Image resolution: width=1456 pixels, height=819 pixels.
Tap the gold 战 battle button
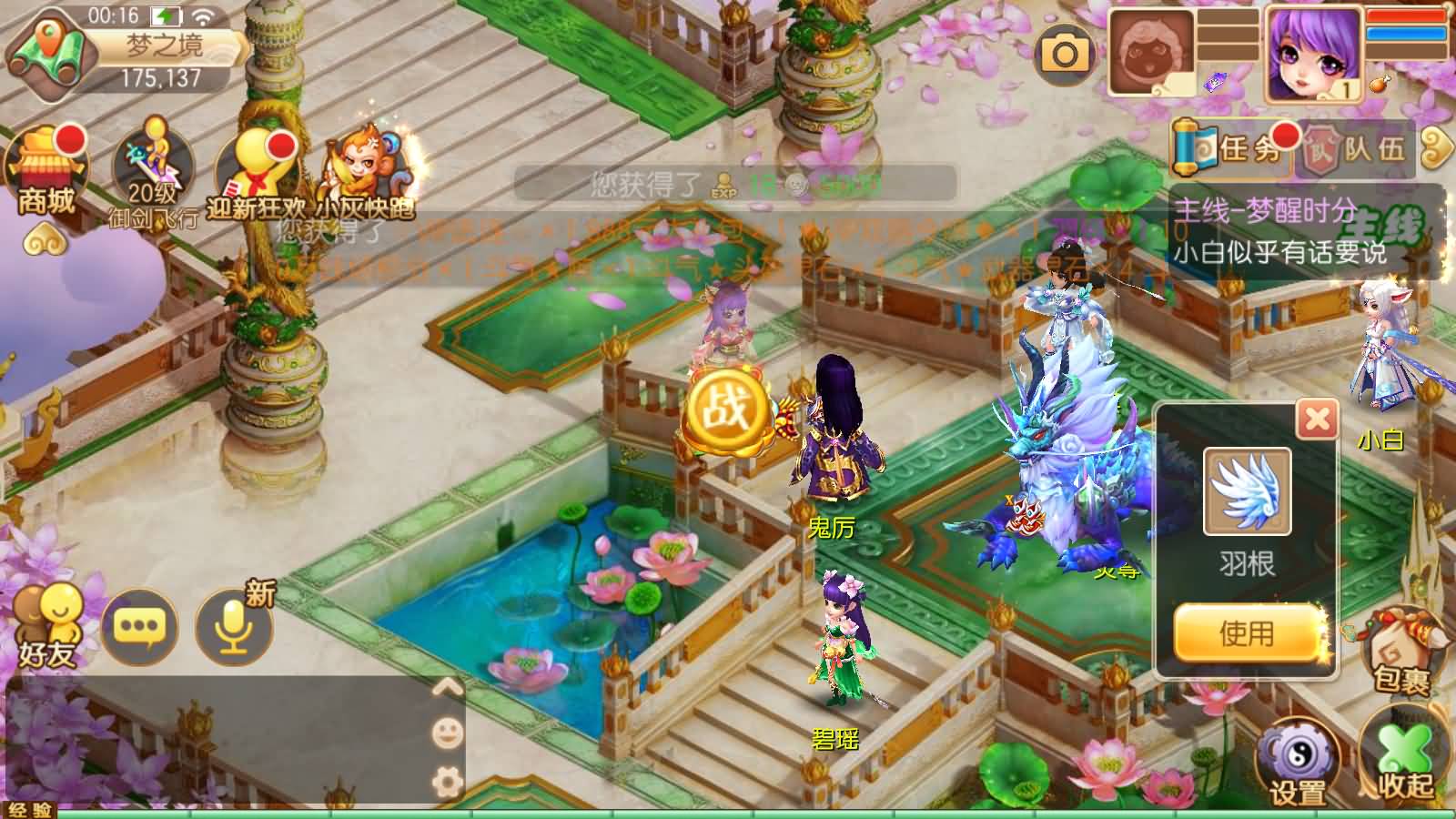tap(725, 411)
